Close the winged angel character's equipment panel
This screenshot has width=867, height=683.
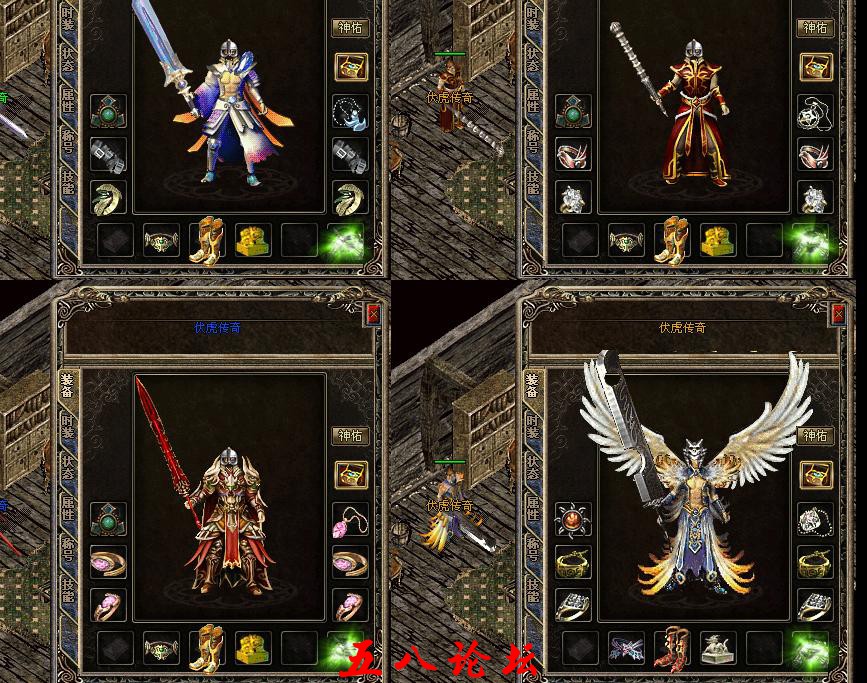(838, 314)
